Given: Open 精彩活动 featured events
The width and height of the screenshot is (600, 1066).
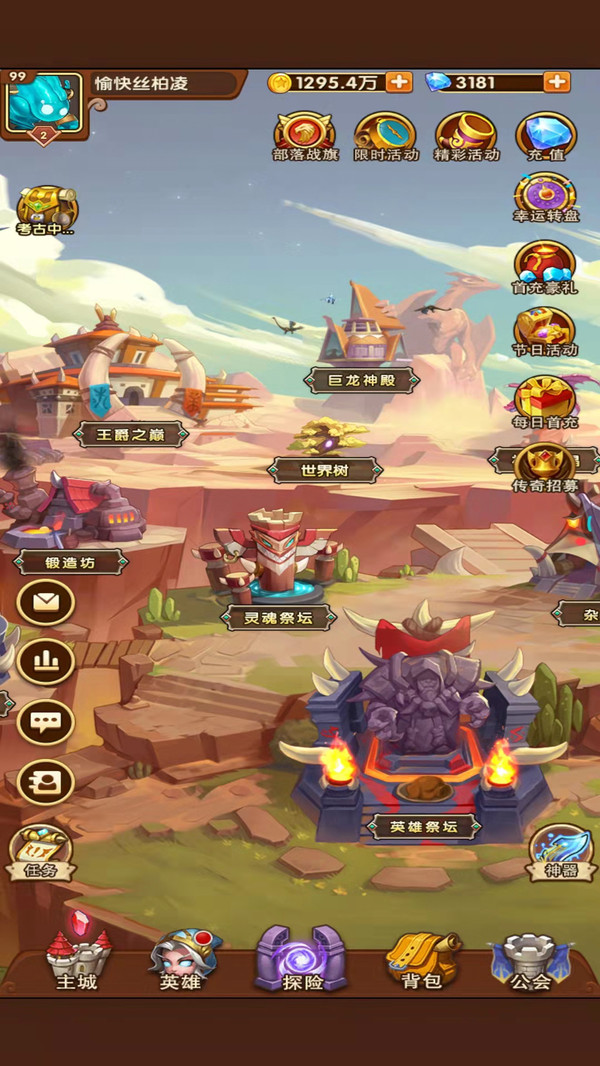Looking at the screenshot, I should click(x=466, y=134).
